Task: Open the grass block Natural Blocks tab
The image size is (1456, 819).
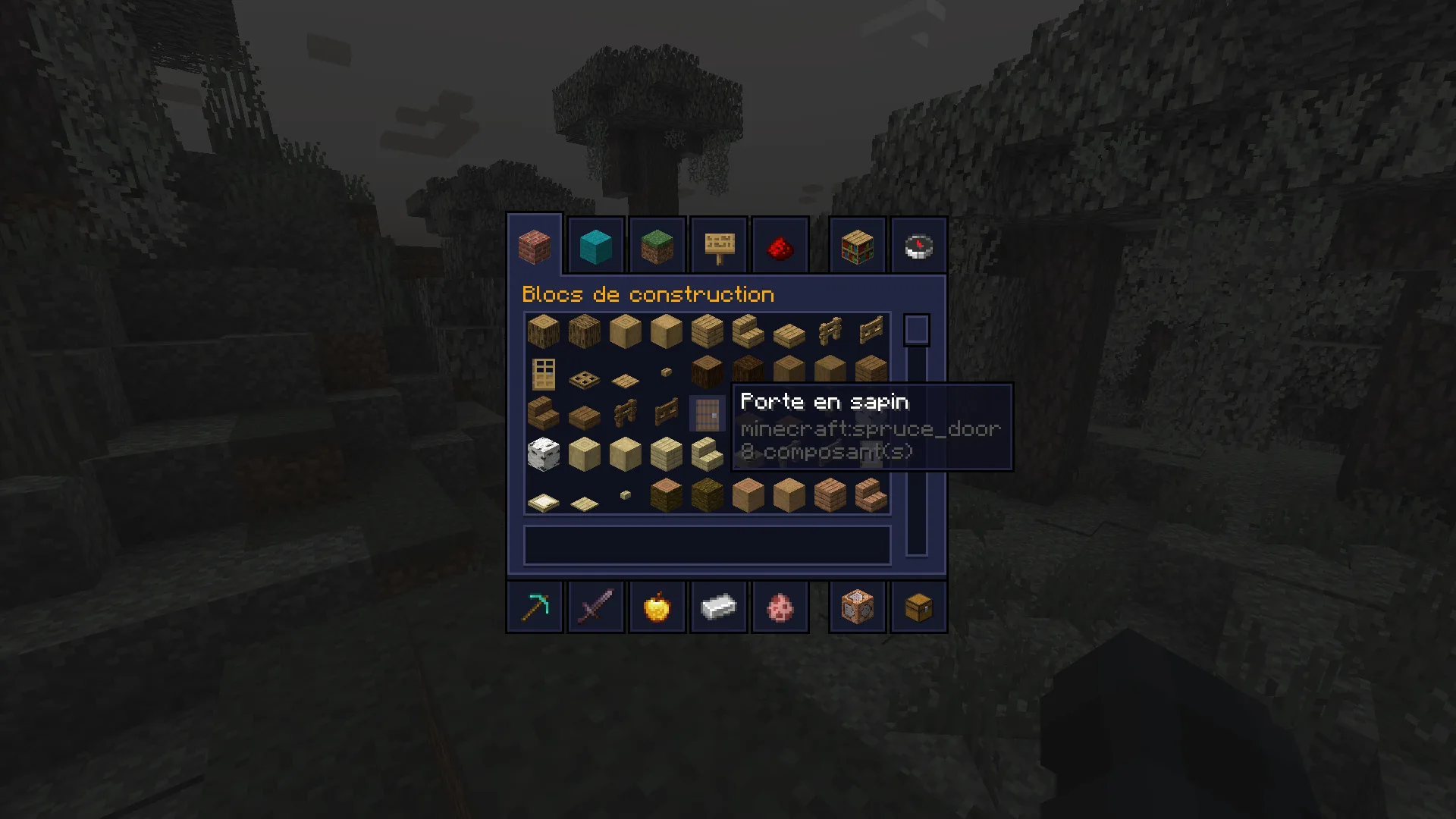Action: coord(657,246)
